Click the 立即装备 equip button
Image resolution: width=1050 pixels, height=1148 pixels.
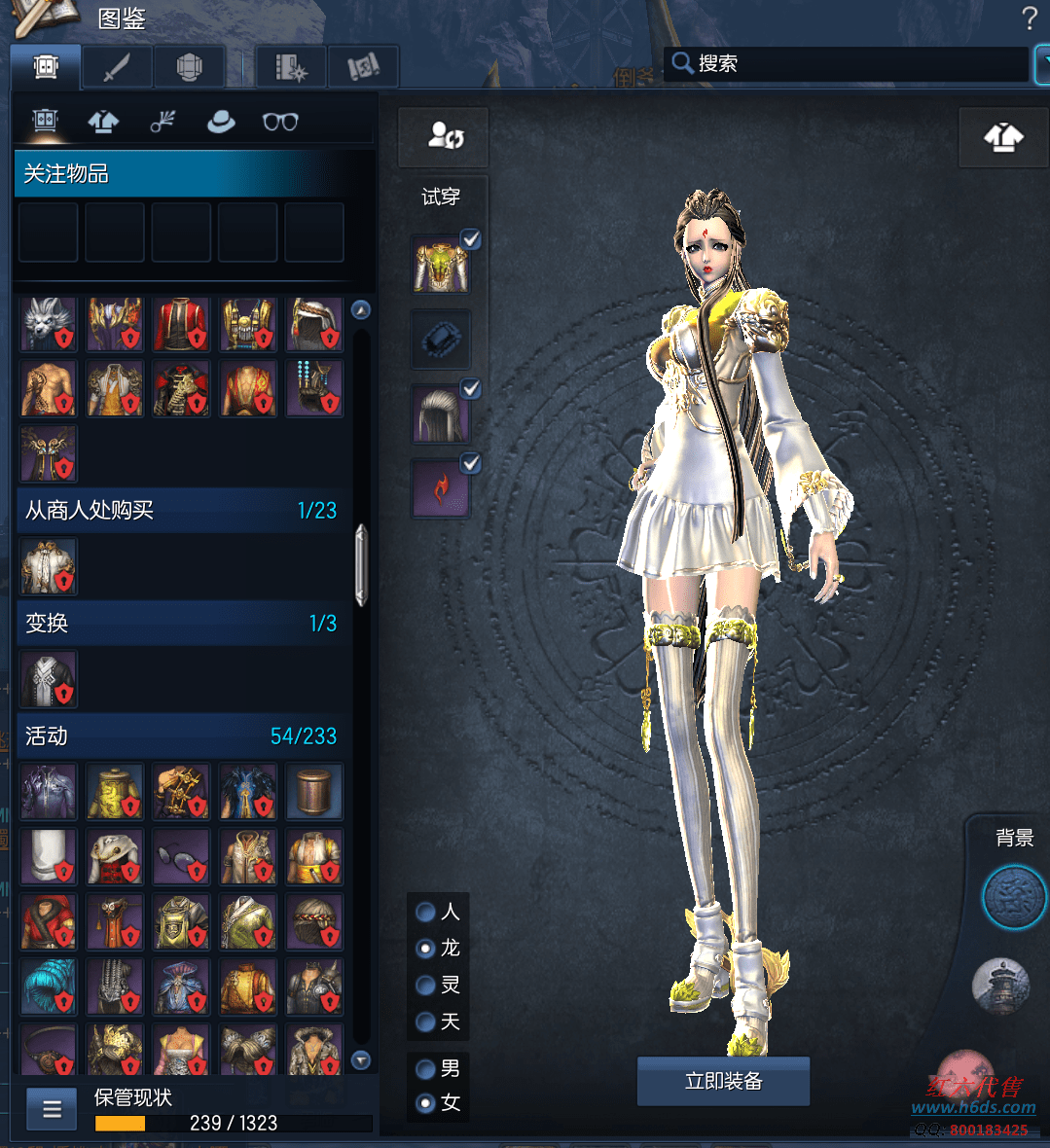723,1081
